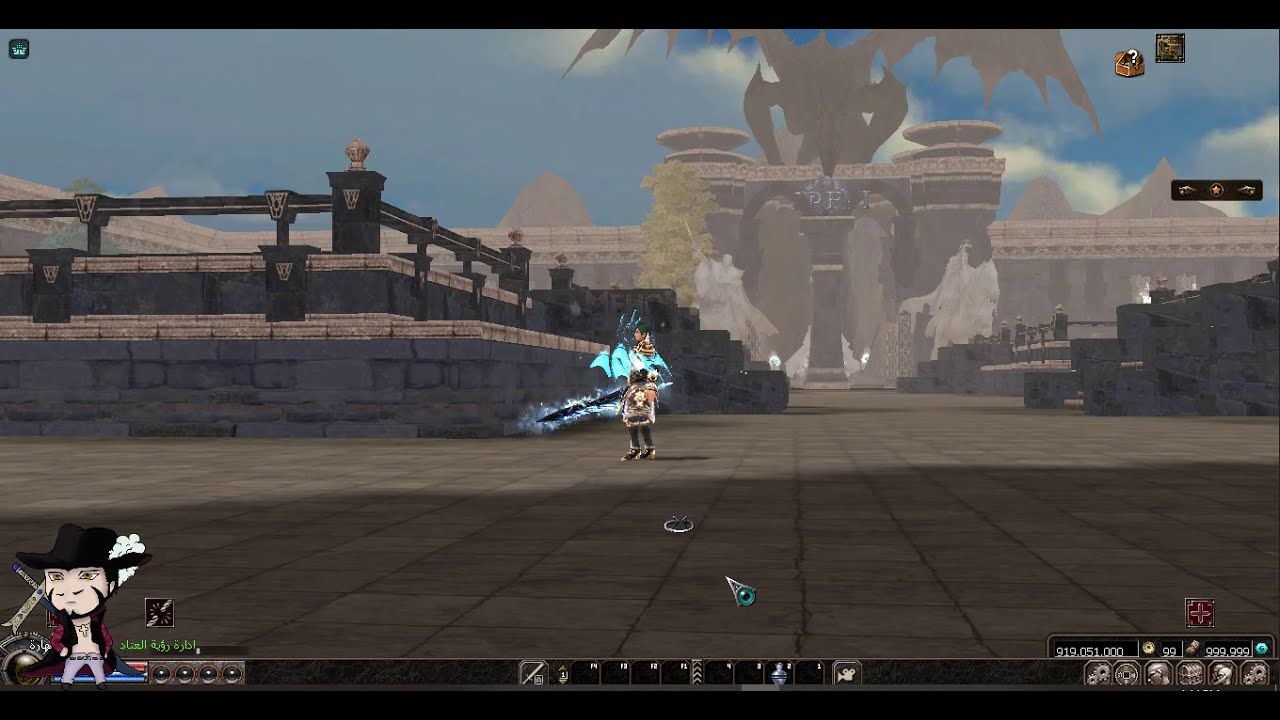Image resolution: width=1280 pixels, height=720 pixels.
Task: Click the small teal icon in the top-left corner
Action: [x=19, y=49]
